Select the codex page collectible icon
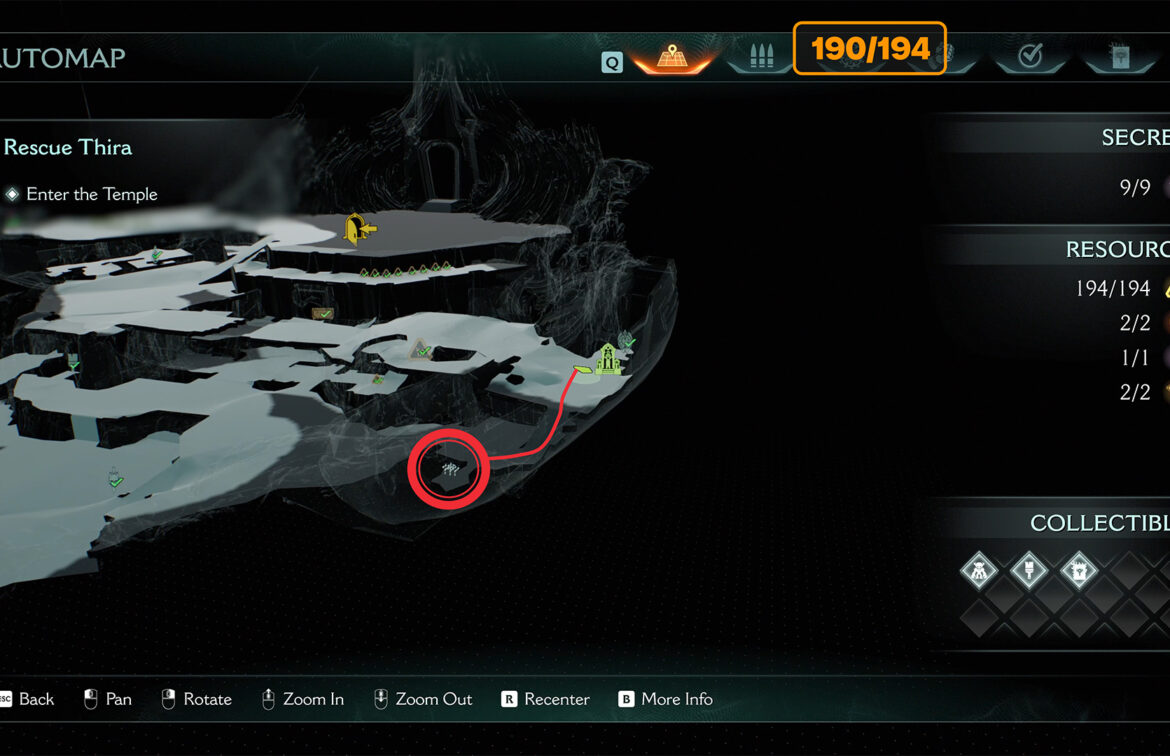The height and width of the screenshot is (756, 1170). [1079, 571]
